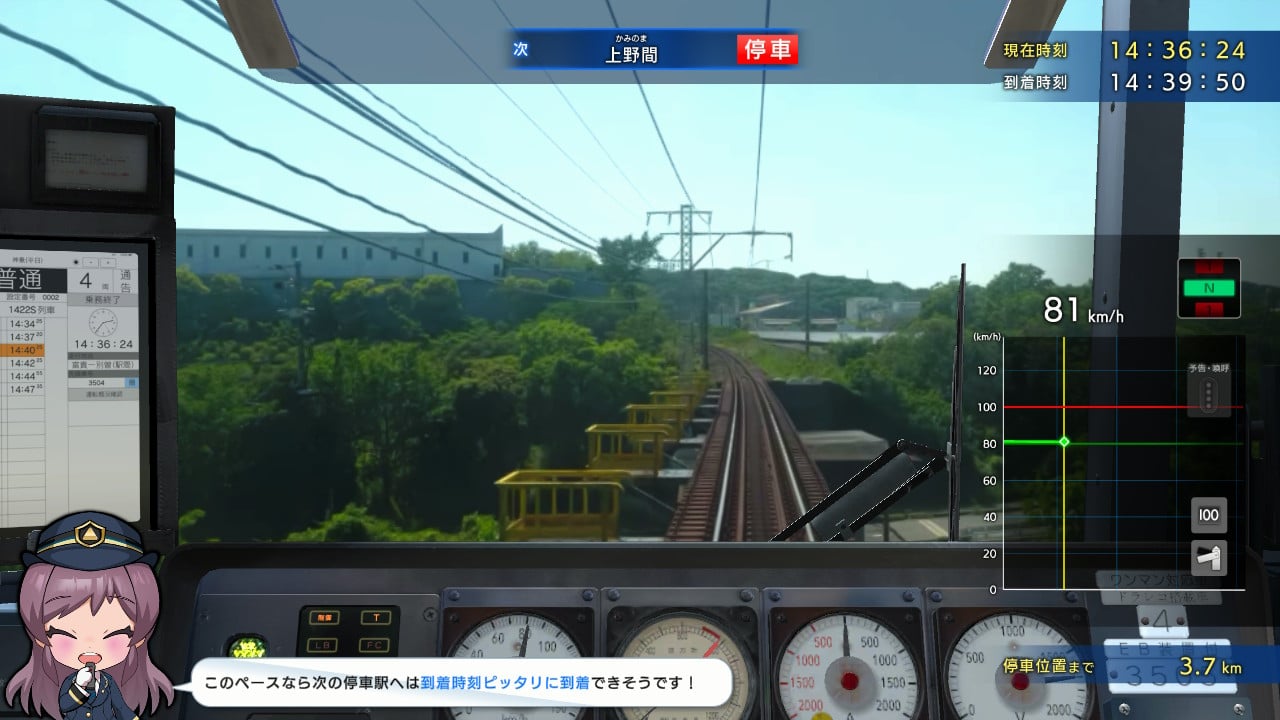Click the plus stepper on the tablet top
The width and height of the screenshot is (1280, 720).
pos(108,262)
